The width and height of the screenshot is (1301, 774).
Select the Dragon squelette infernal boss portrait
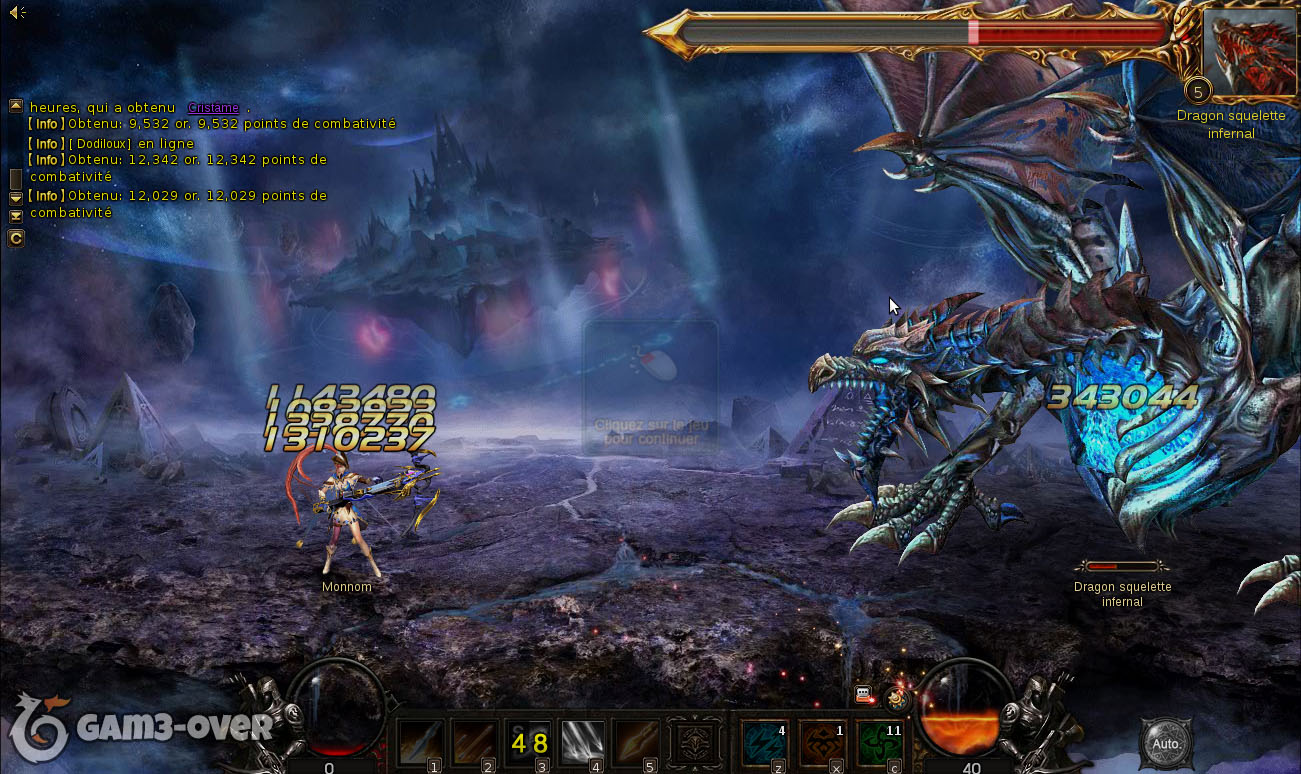coord(1249,52)
